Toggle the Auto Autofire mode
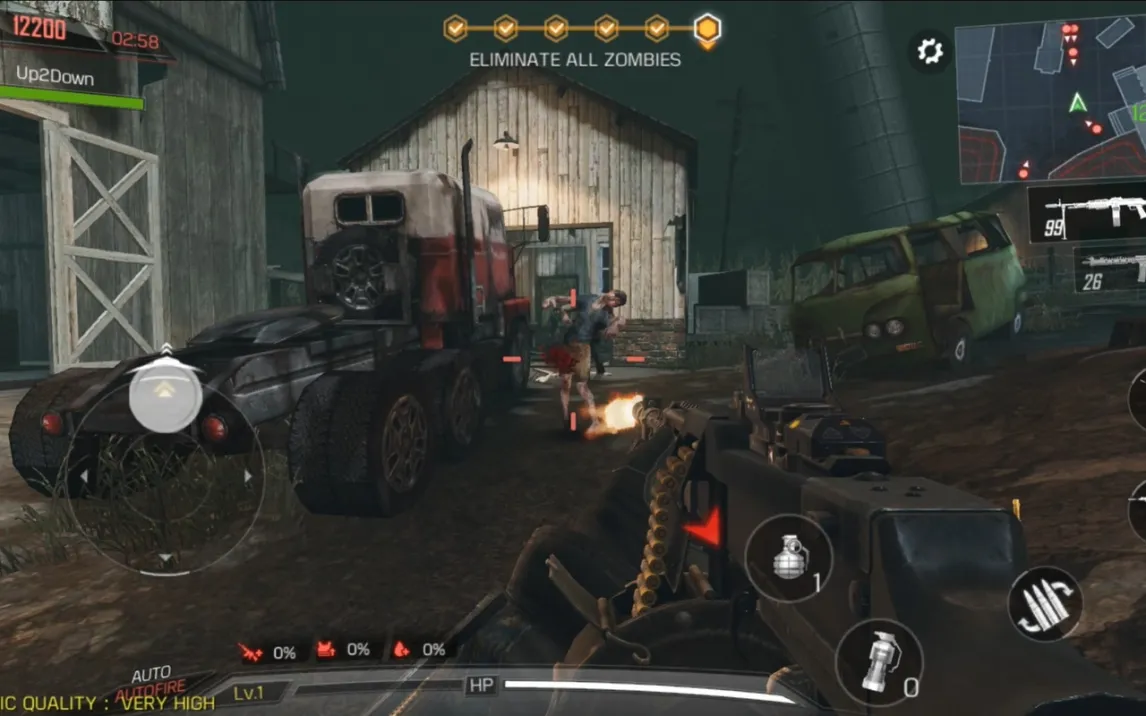Image resolution: width=1146 pixels, height=716 pixels. [x=151, y=685]
